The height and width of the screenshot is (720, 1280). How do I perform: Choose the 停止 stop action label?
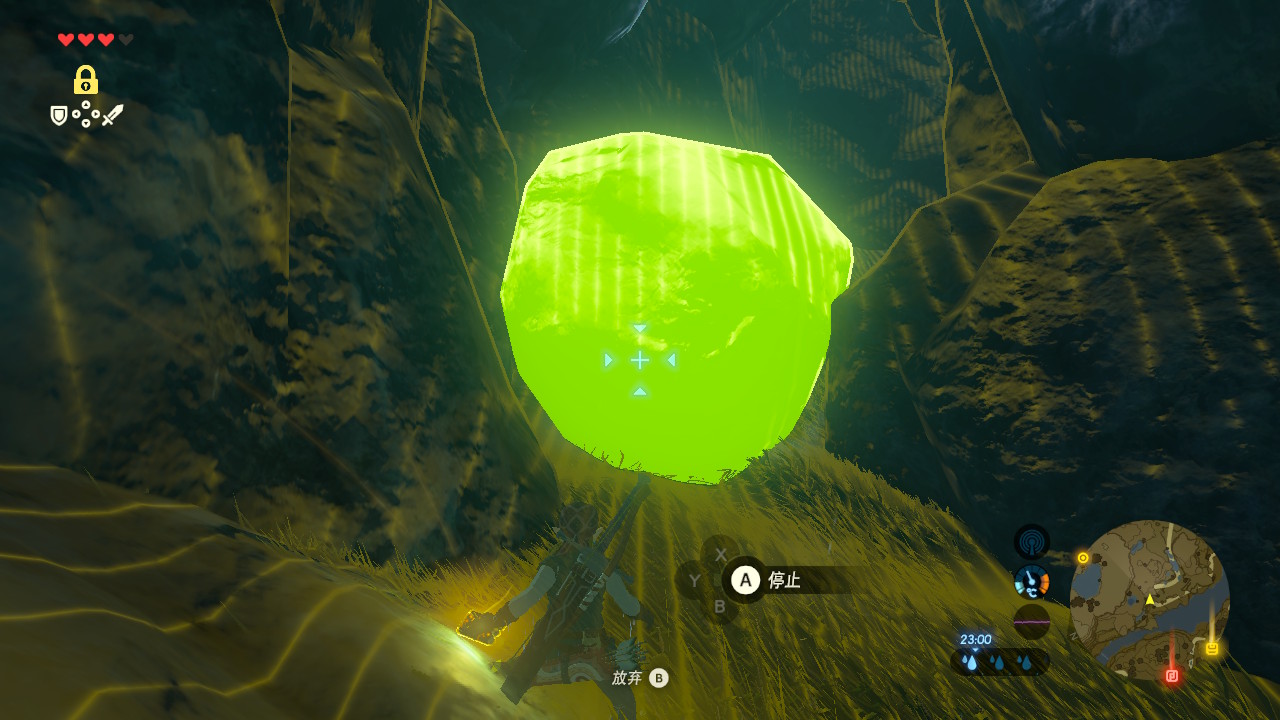(x=784, y=580)
